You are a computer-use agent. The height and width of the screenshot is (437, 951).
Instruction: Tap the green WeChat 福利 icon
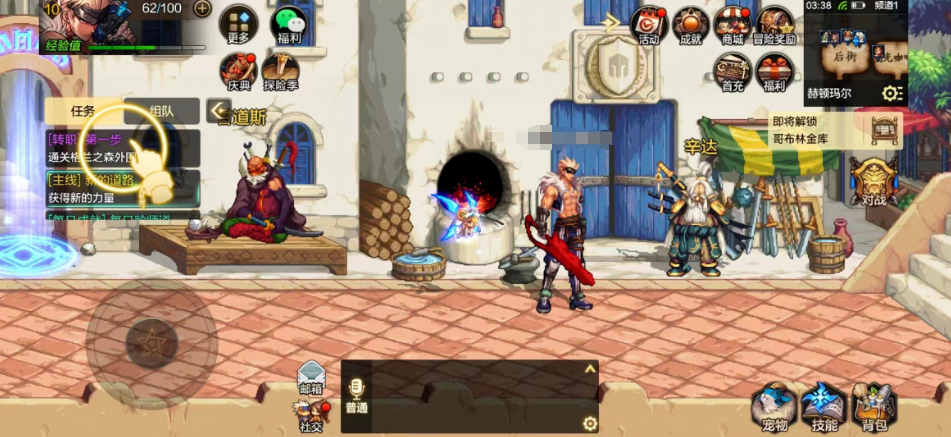pyautogui.click(x=289, y=22)
